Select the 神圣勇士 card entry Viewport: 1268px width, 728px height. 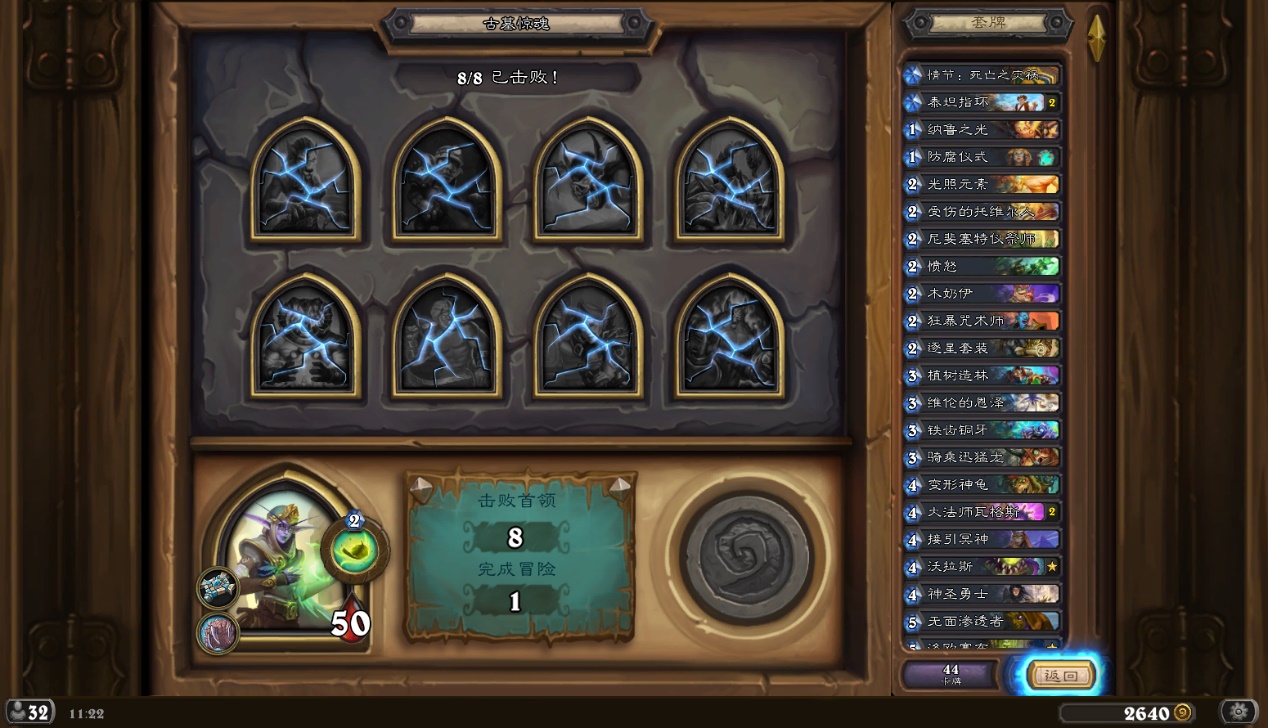981,594
